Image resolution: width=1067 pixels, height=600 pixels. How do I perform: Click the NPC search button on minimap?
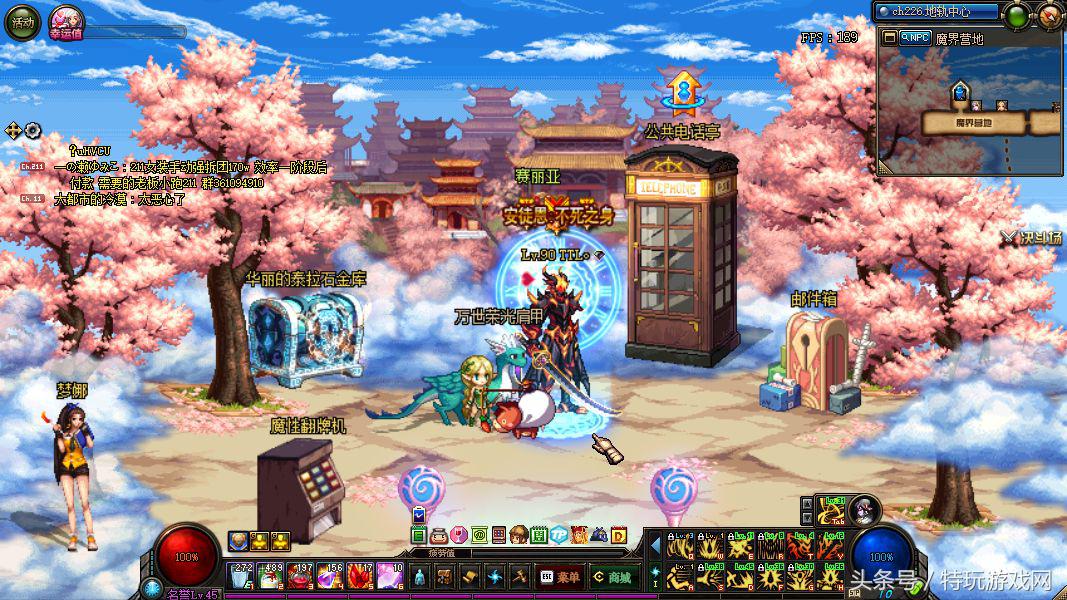[913, 38]
